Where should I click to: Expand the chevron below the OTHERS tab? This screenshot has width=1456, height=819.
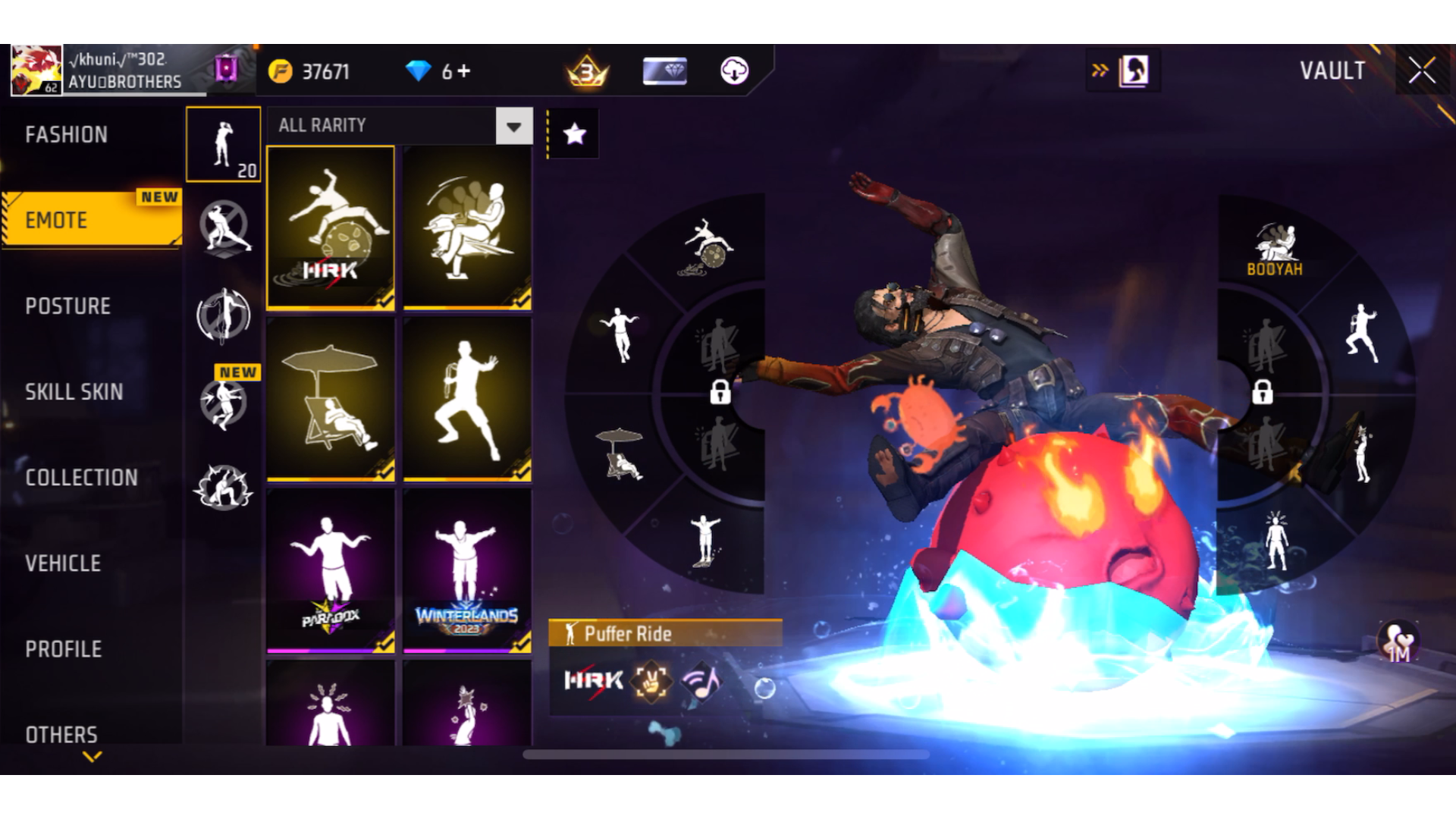pyautogui.click(x=93, y=757)
